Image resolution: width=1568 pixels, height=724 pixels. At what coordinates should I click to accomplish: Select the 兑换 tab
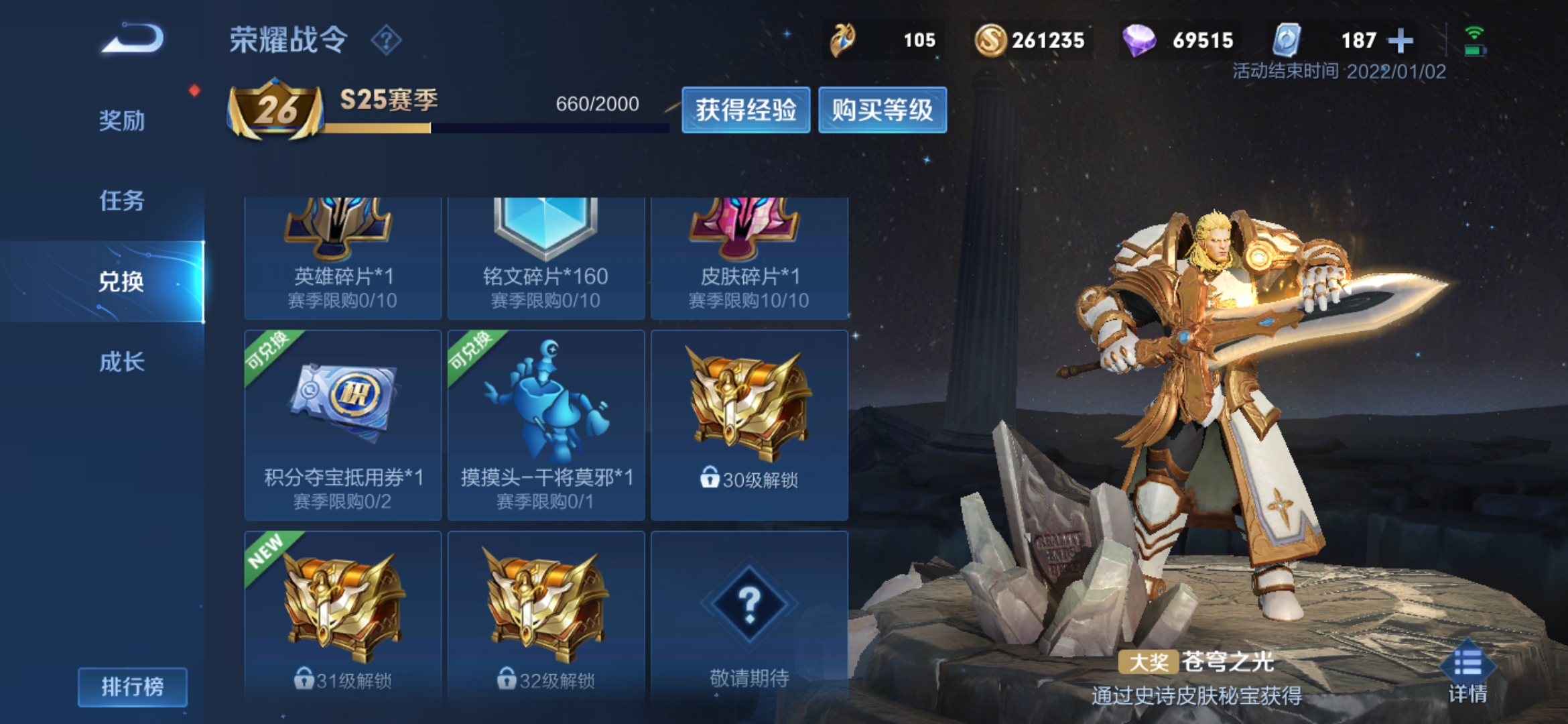pyautogui.click(x=121, y=282)
